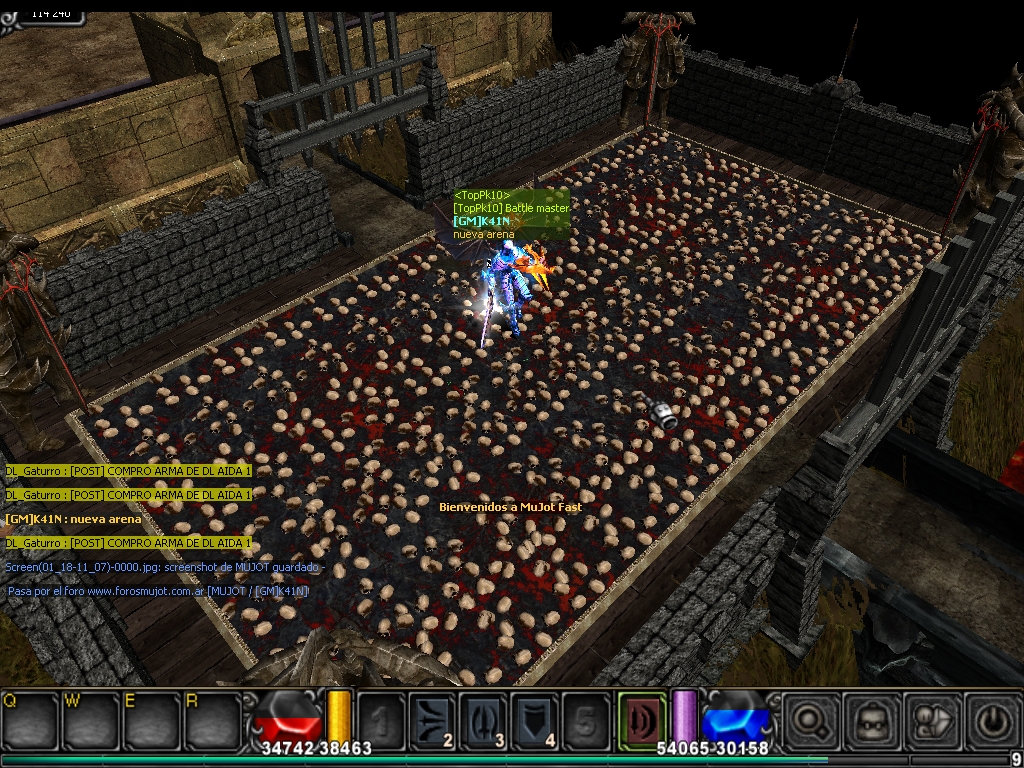Image resolution: width=1024 pixels, height=768 pixels.
Task: Select the W item hotkey slot
Action: click(x=91, y=719)
